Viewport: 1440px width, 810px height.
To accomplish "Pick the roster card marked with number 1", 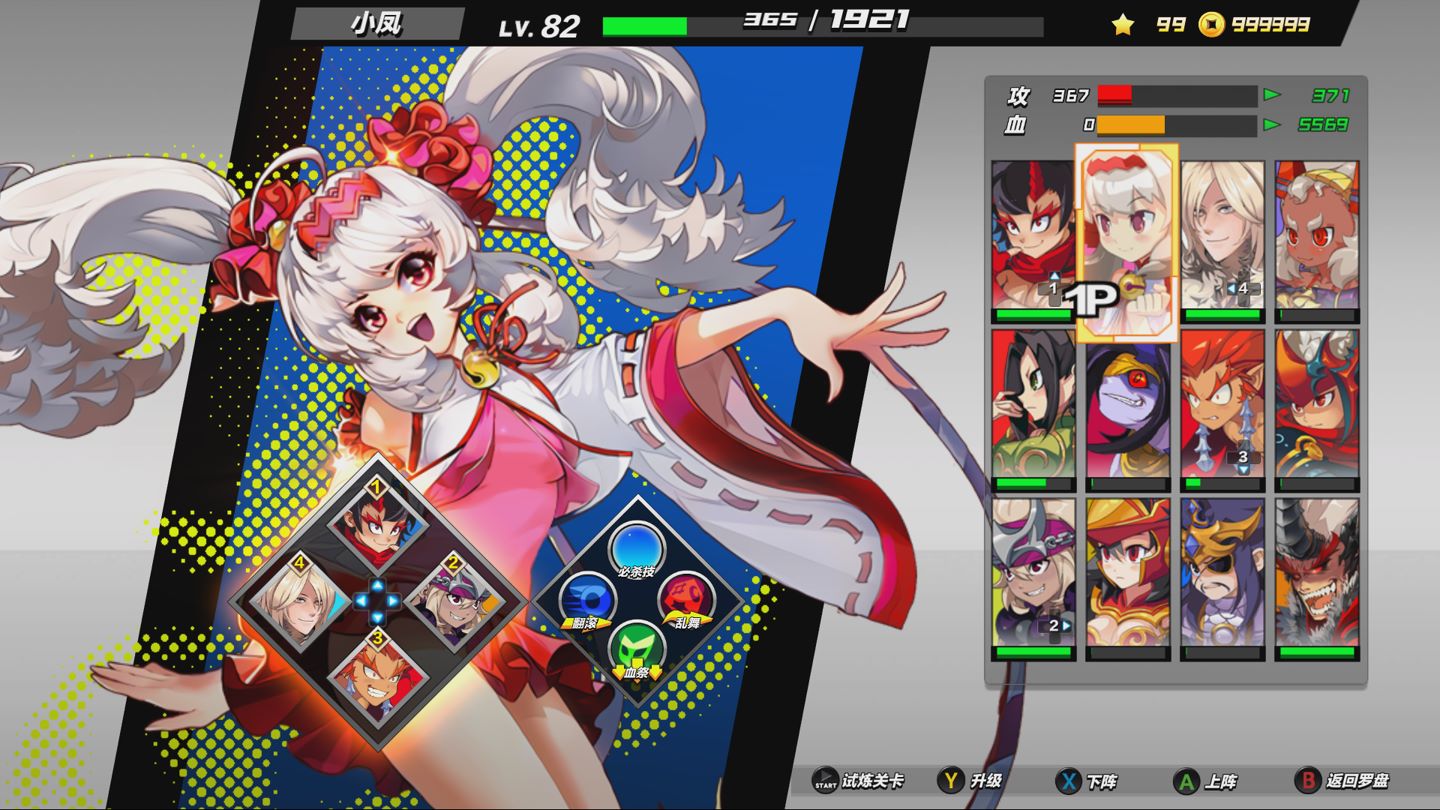I will point(1033,237).
